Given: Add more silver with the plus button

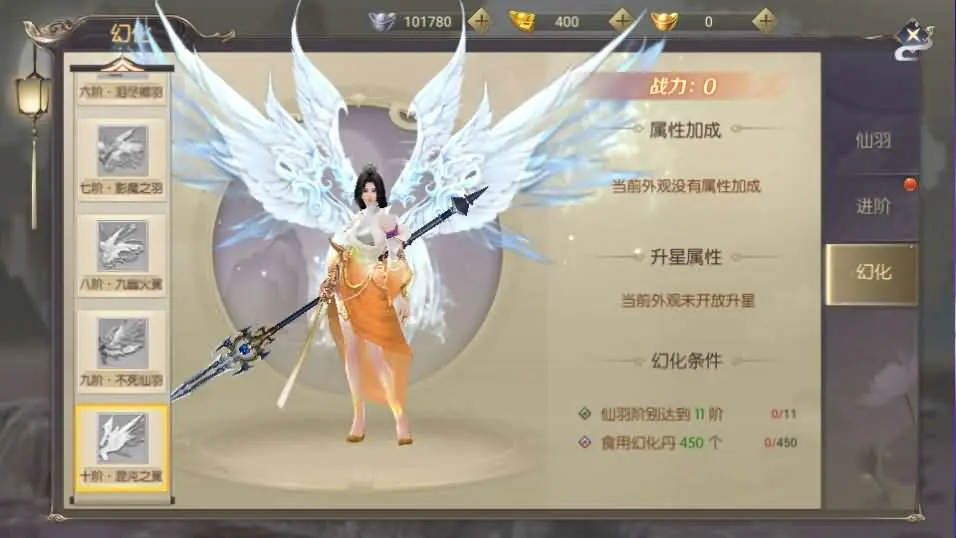Looking at the screenshot, I should pos(481,20).
